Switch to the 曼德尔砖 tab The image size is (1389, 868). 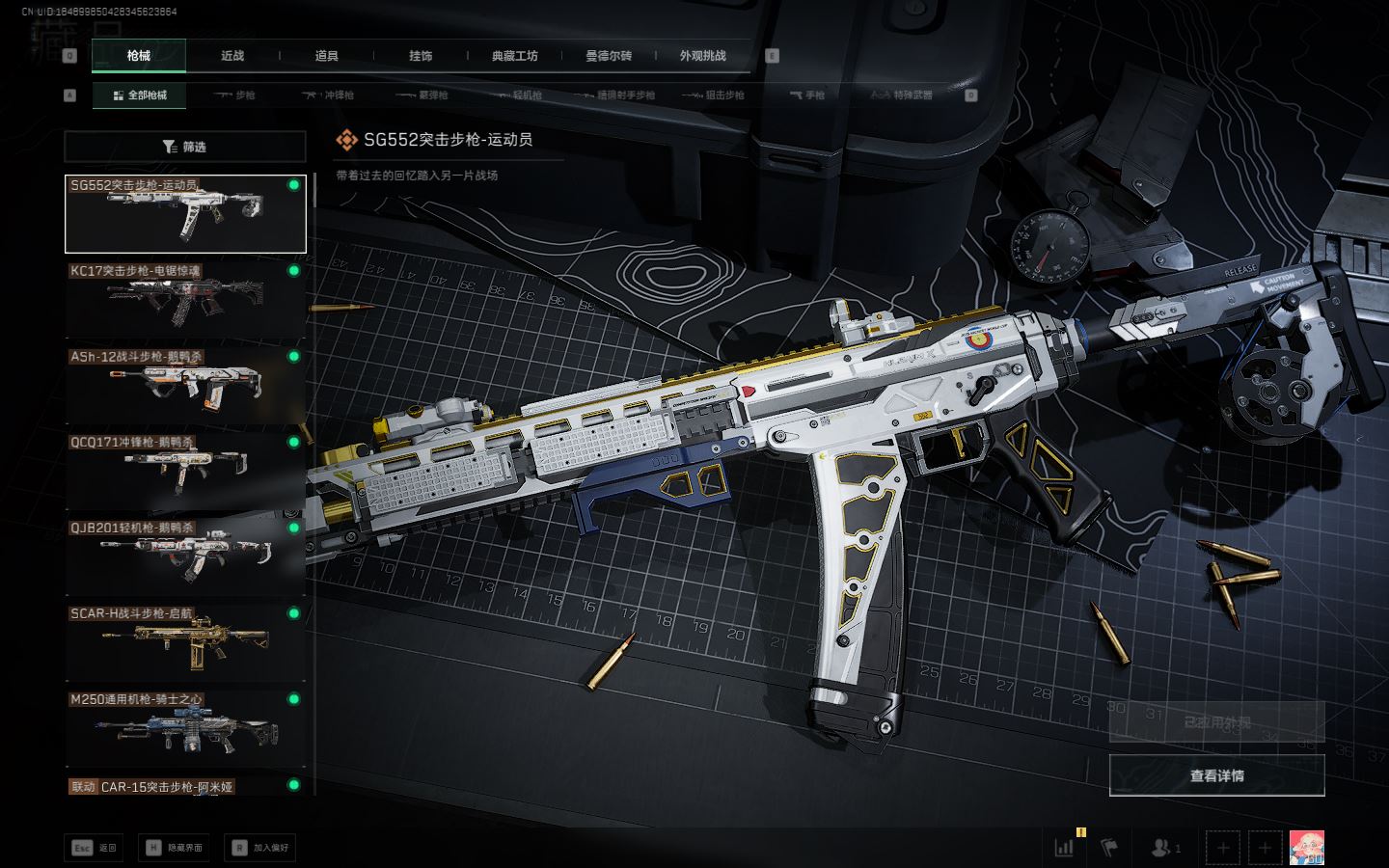[609, 56]
